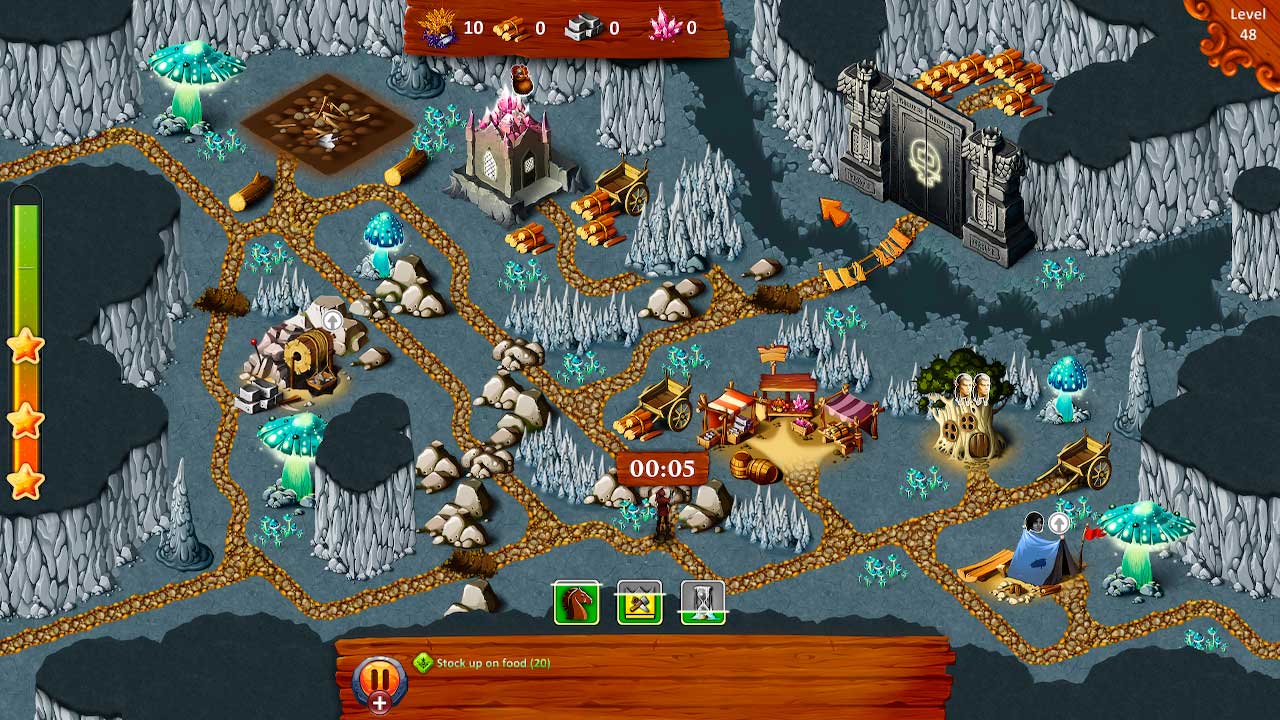Click the wooden signpost at the market
The image size is (1280, 720).
coord(772,355)
